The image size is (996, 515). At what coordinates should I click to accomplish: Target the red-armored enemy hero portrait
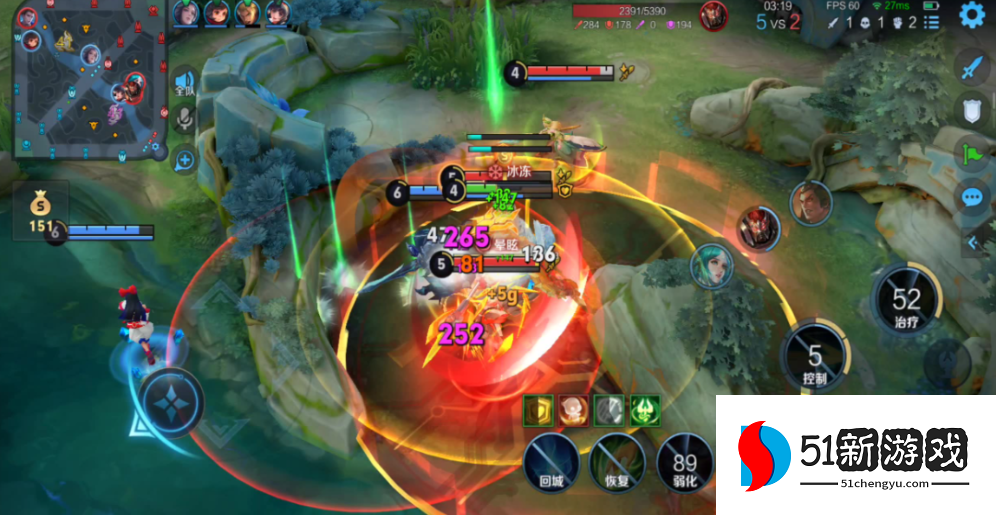(x=758, y=229)
